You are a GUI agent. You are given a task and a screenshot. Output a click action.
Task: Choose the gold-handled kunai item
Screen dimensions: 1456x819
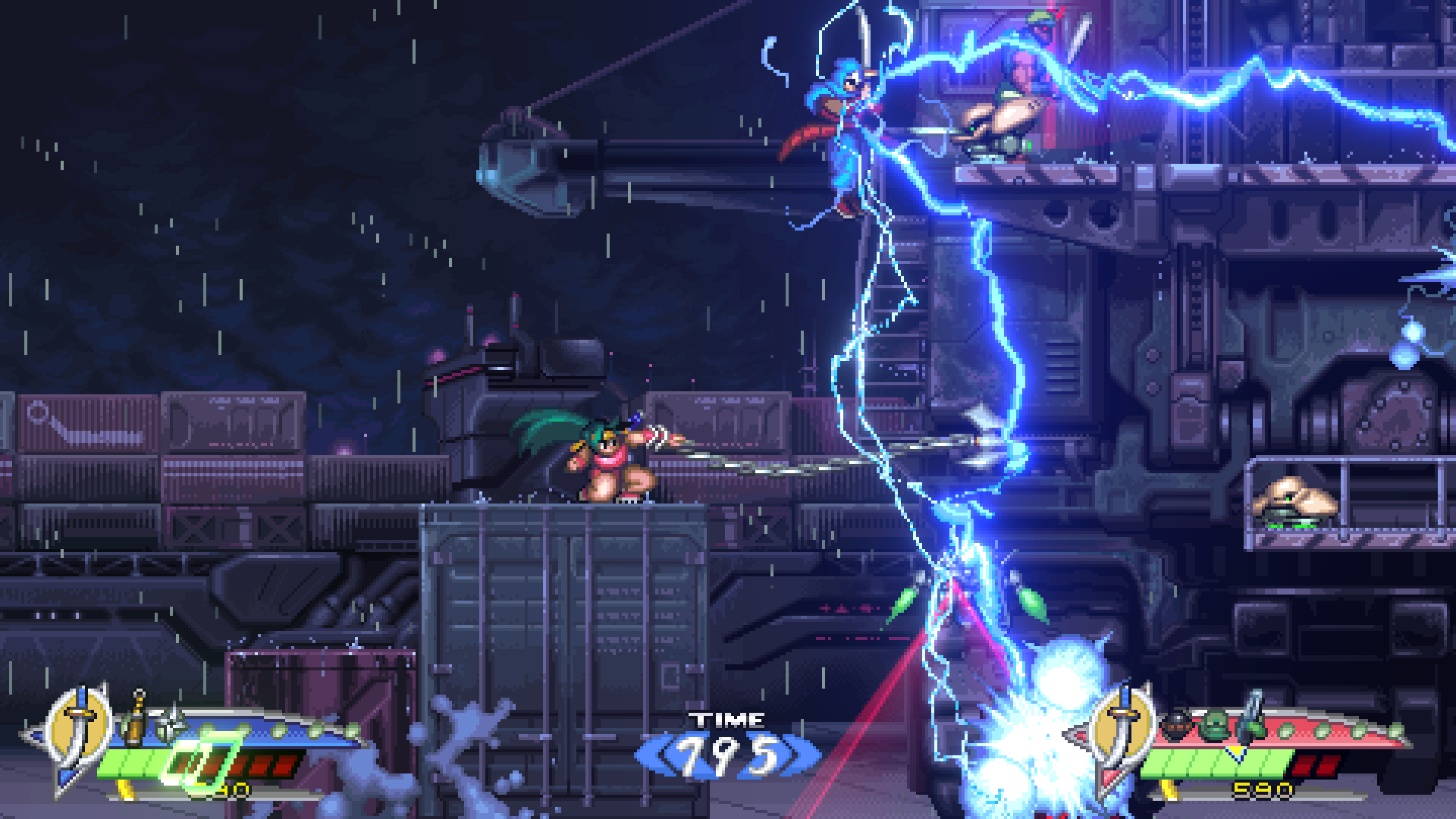(x=136, y=717)
